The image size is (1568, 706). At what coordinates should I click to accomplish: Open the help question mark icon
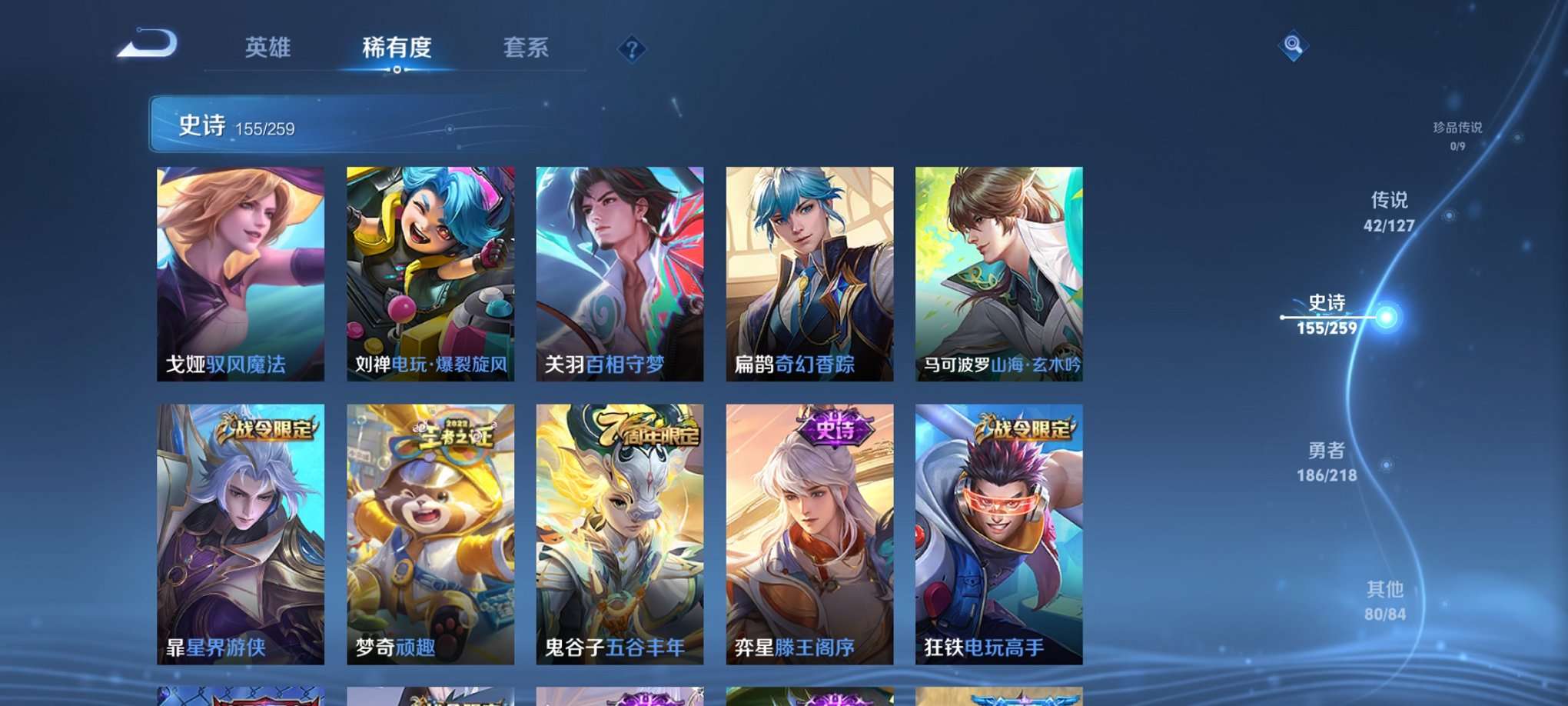point(633,49)
